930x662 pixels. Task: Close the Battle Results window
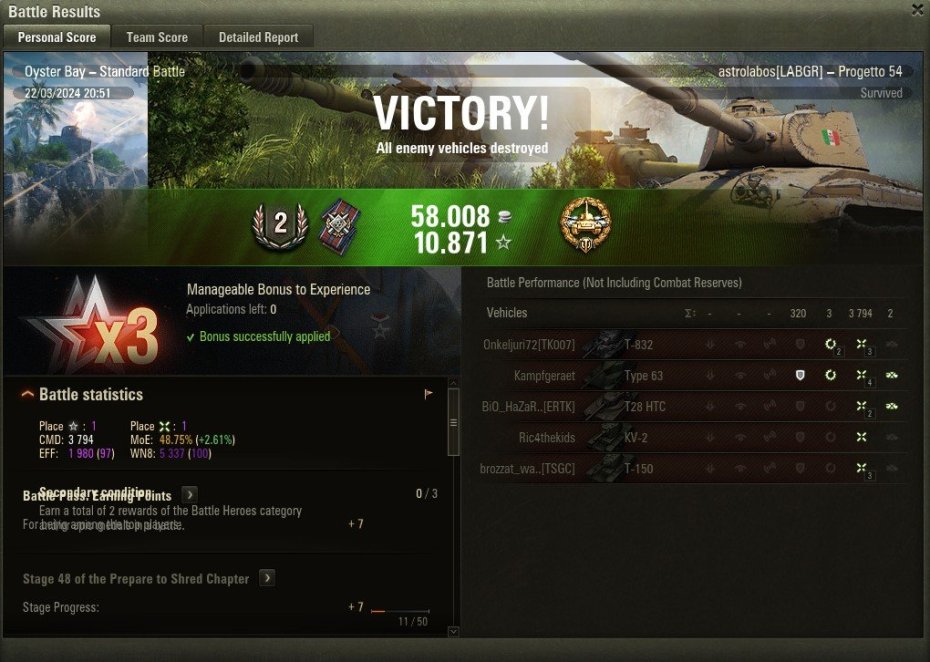coord(917,10)
